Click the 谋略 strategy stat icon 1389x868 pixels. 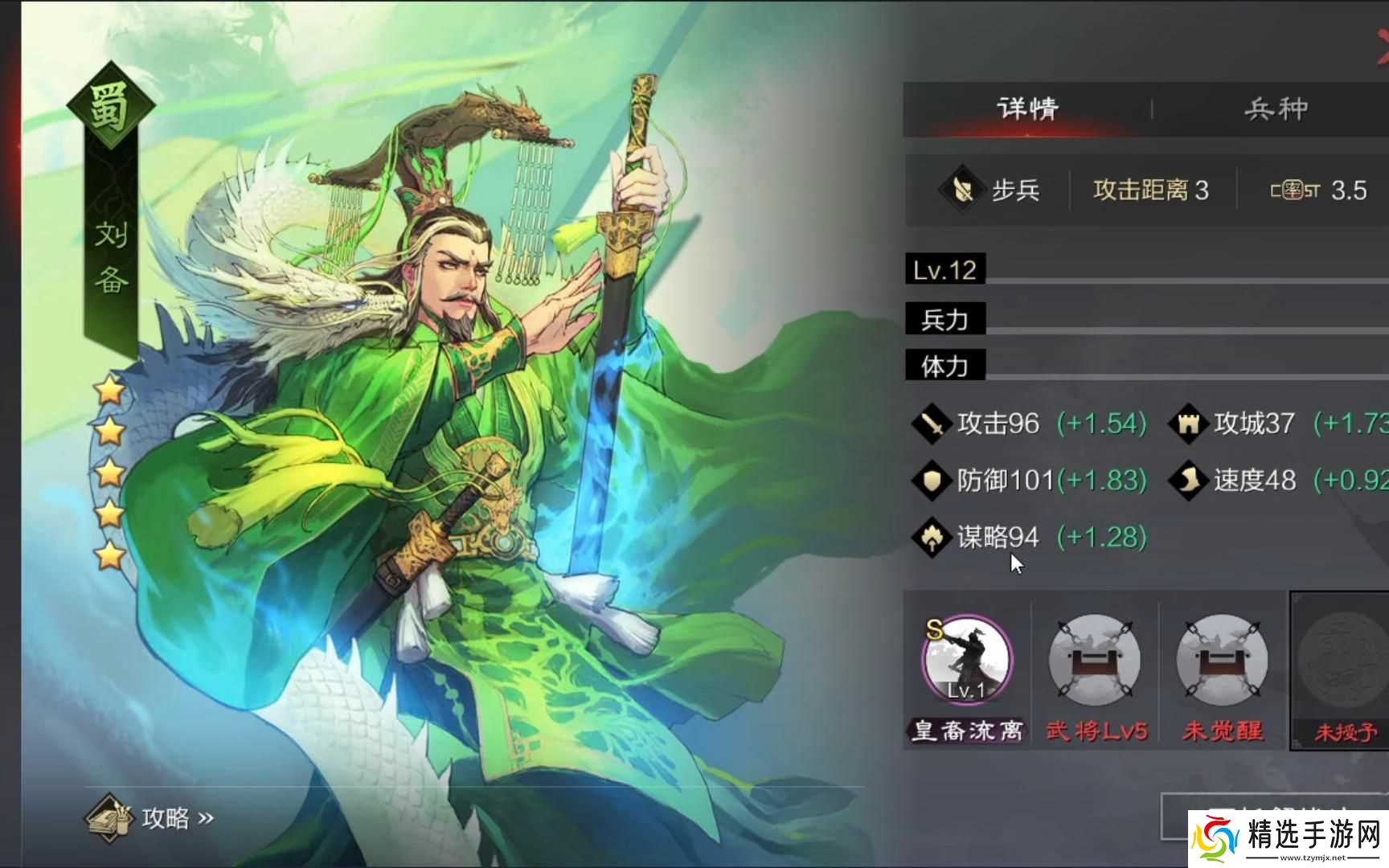(x=931, y=537)
